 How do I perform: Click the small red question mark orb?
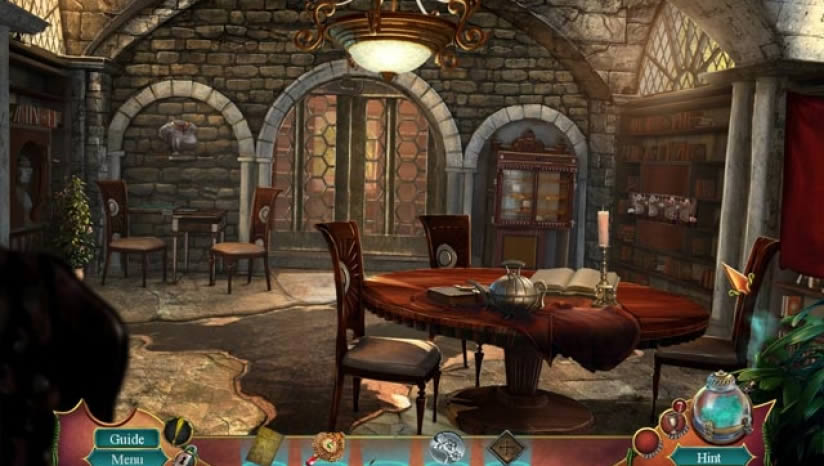click(681, 406)
